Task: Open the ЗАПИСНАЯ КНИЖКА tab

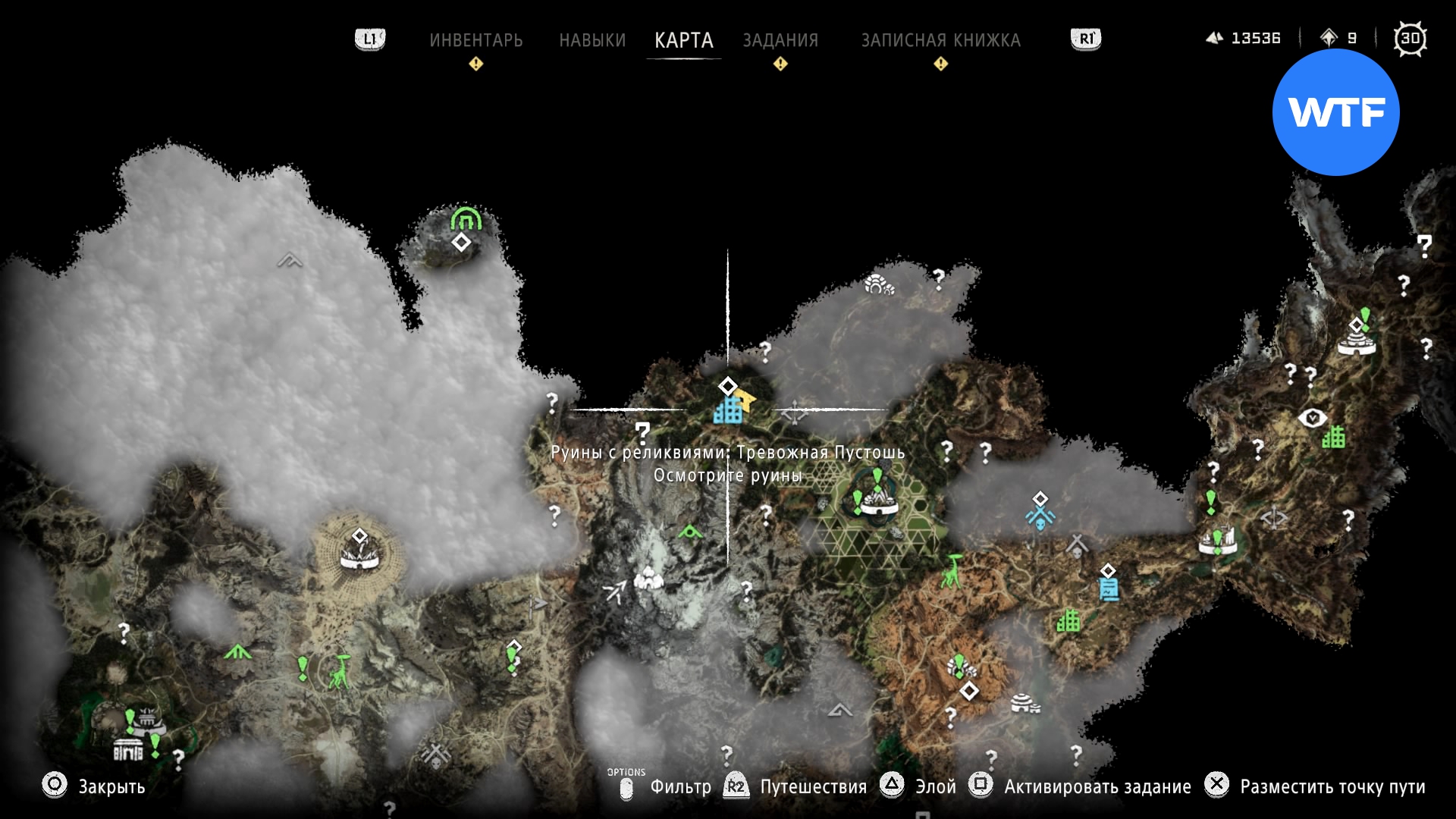Action: point(940,40)
